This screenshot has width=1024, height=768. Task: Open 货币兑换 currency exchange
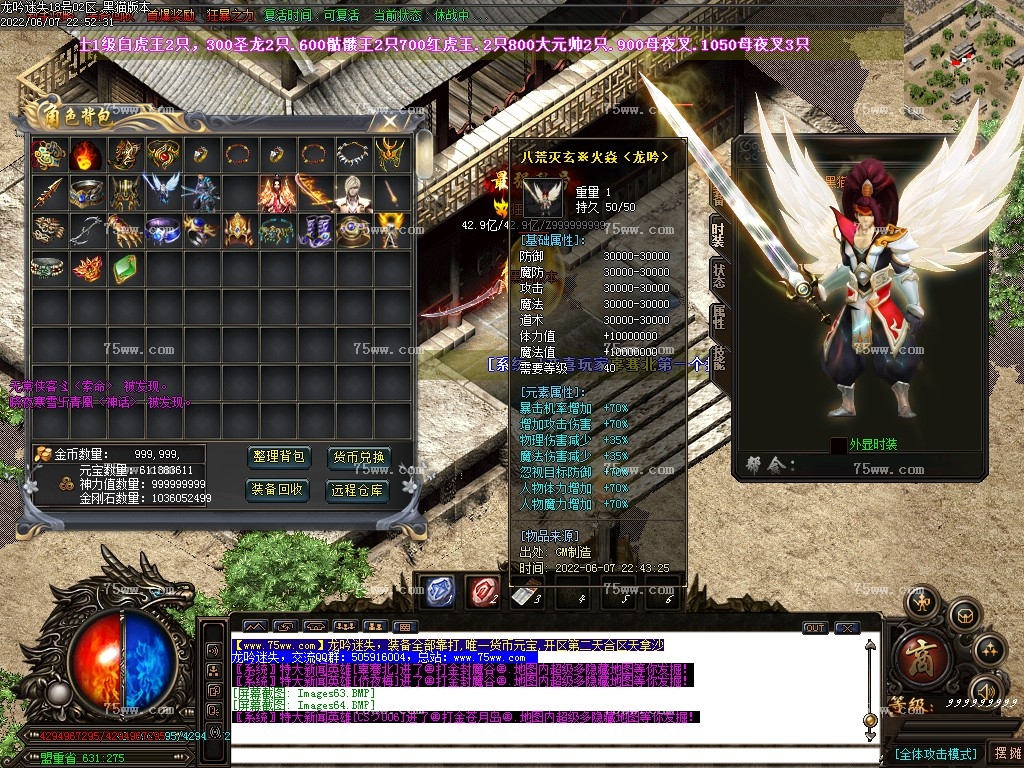357,457
